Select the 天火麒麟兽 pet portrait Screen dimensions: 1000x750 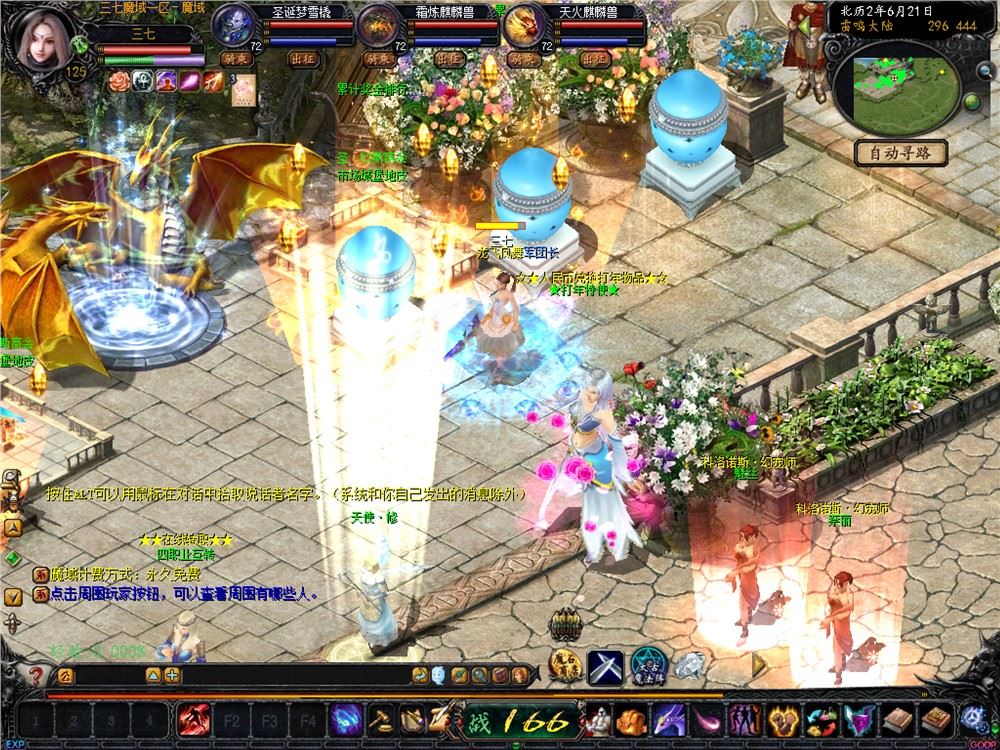point(522,26)
